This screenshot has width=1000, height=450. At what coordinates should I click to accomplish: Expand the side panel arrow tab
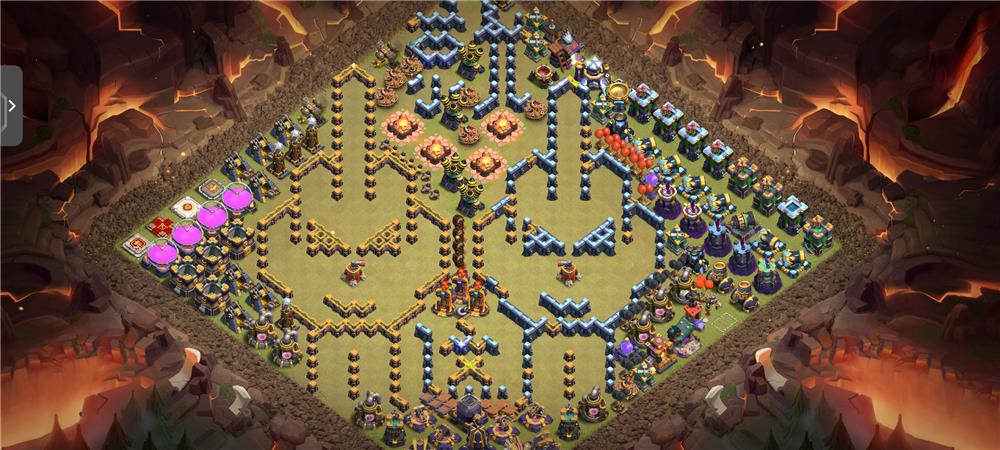tap(11, 105)
